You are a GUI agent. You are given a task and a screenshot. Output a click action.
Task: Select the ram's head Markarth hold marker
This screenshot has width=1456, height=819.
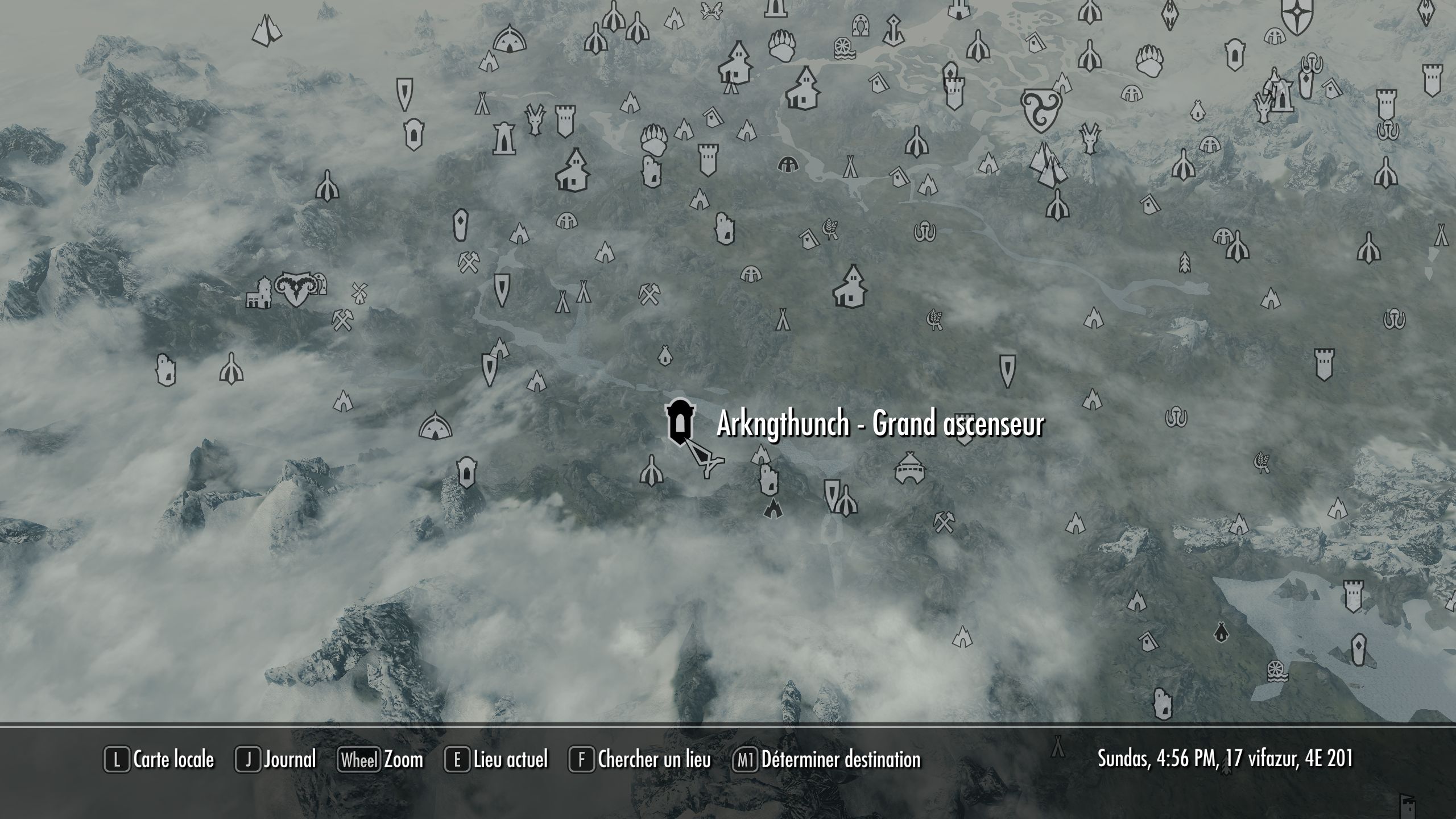(x=295, y=288)
